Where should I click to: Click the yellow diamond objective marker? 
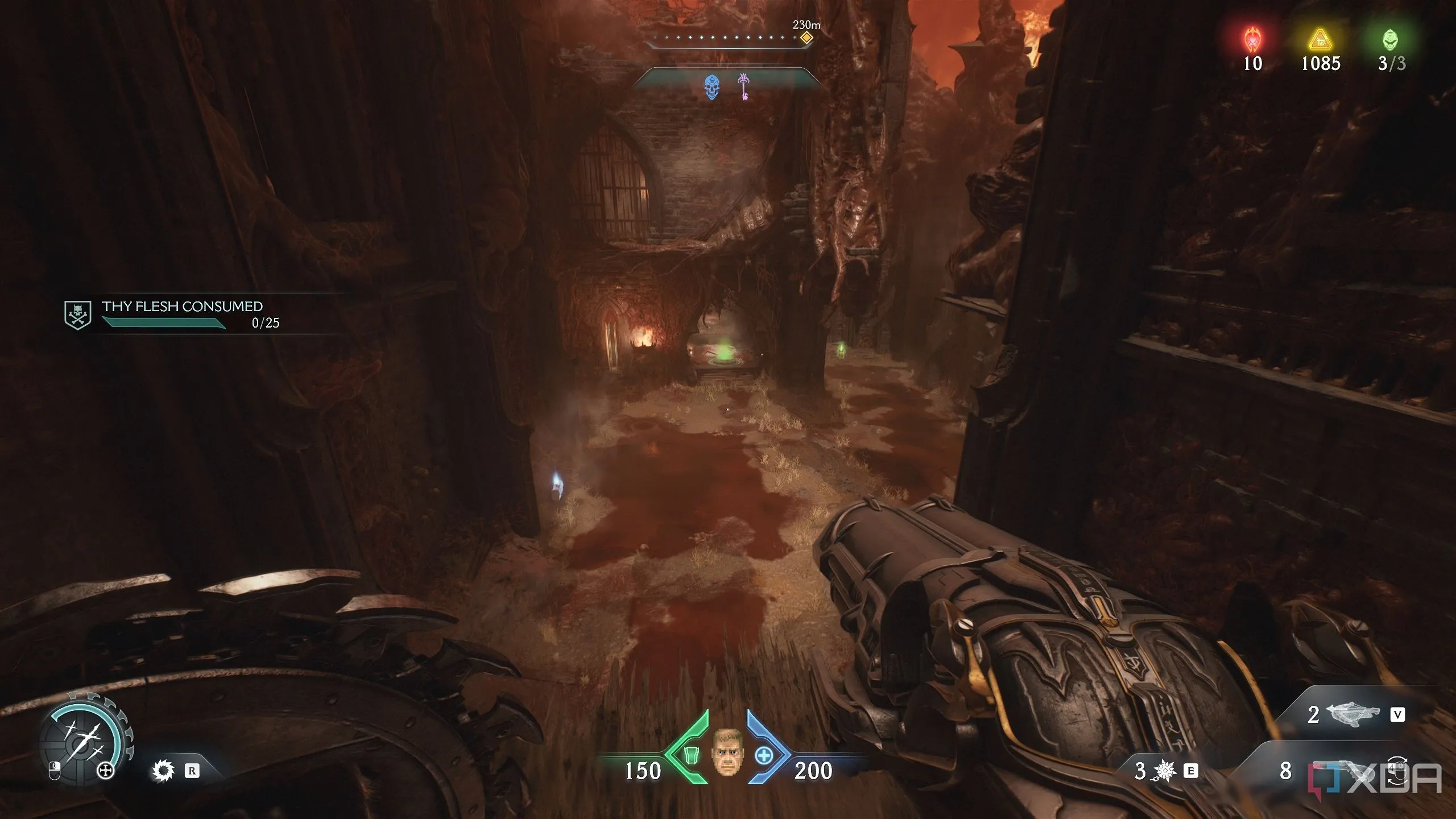click(806, 38)
